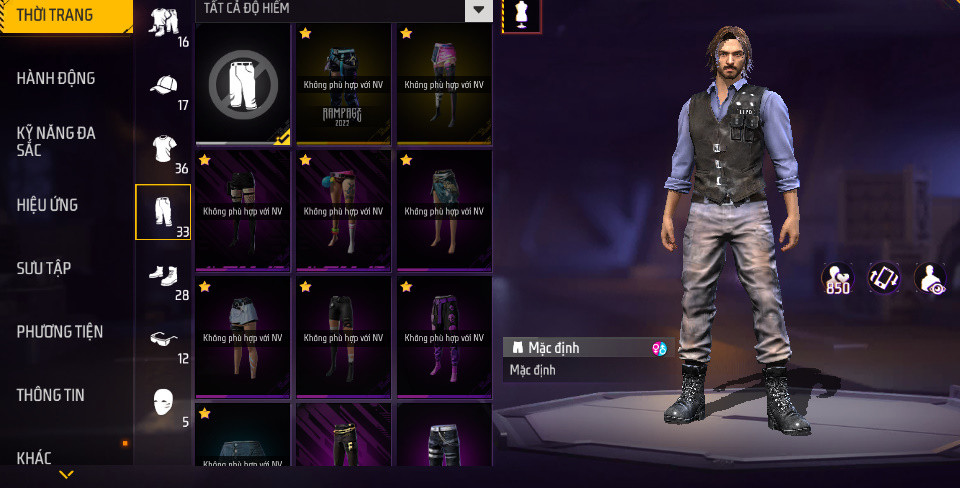Click the mannequin icon above the character

coord(521,14)
